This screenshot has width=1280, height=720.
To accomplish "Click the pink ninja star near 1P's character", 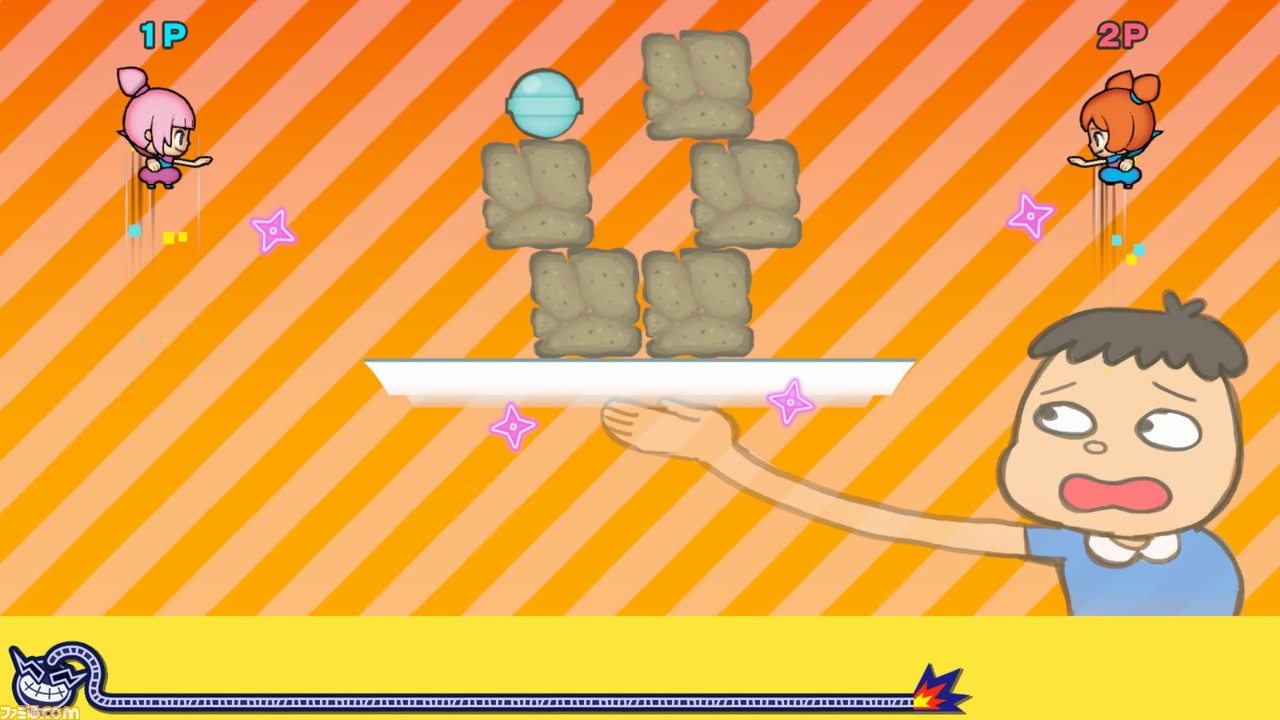I will (x=272, y=230).
